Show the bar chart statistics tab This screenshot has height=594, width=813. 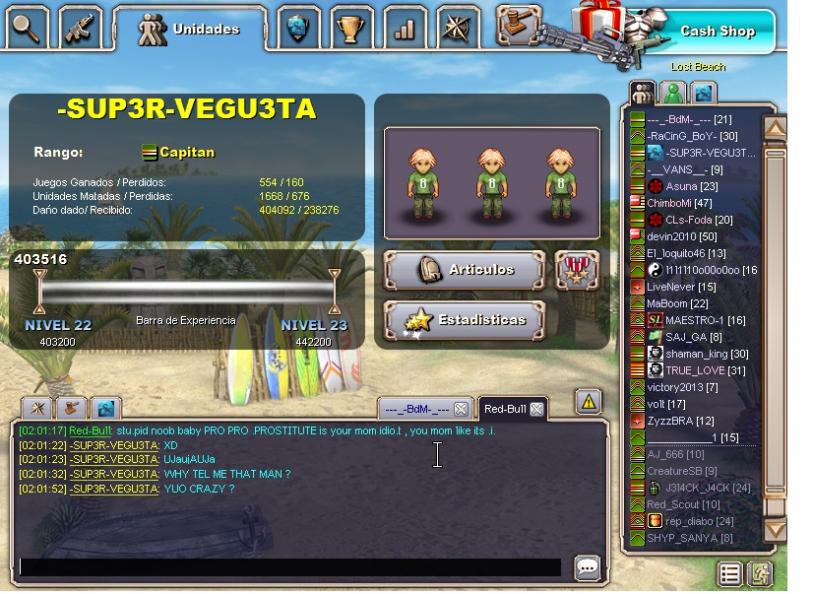click(404, 29)
